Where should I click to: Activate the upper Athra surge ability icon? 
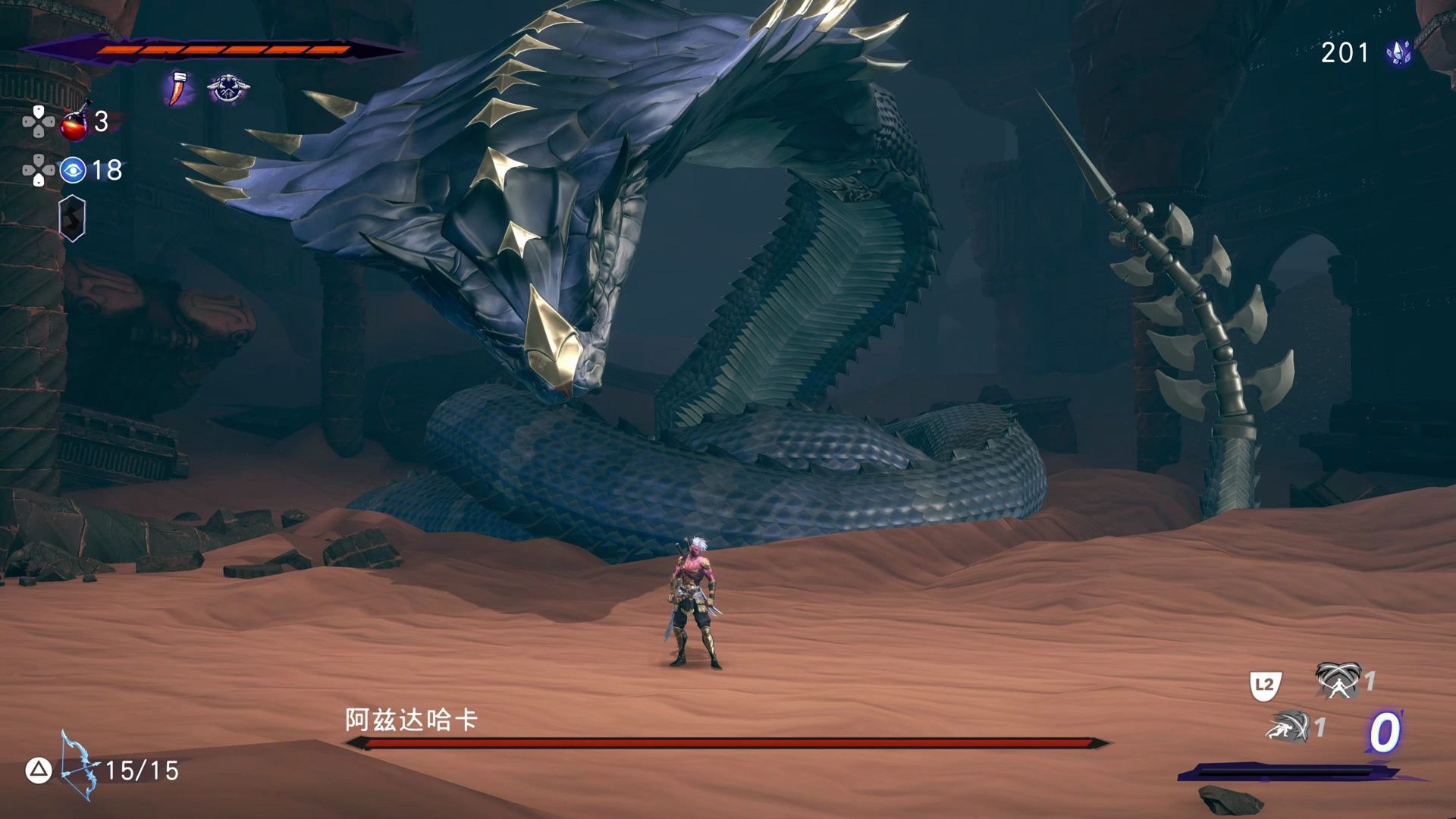click(1338, 680)
